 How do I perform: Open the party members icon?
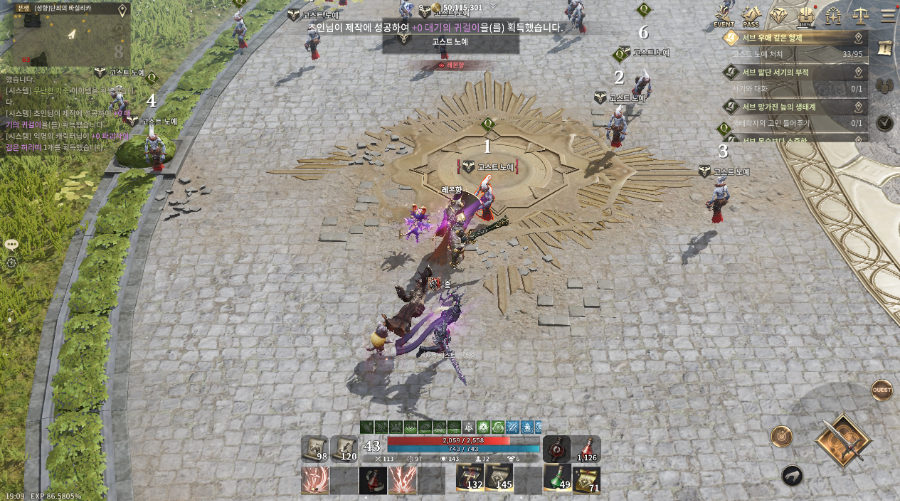884,85
